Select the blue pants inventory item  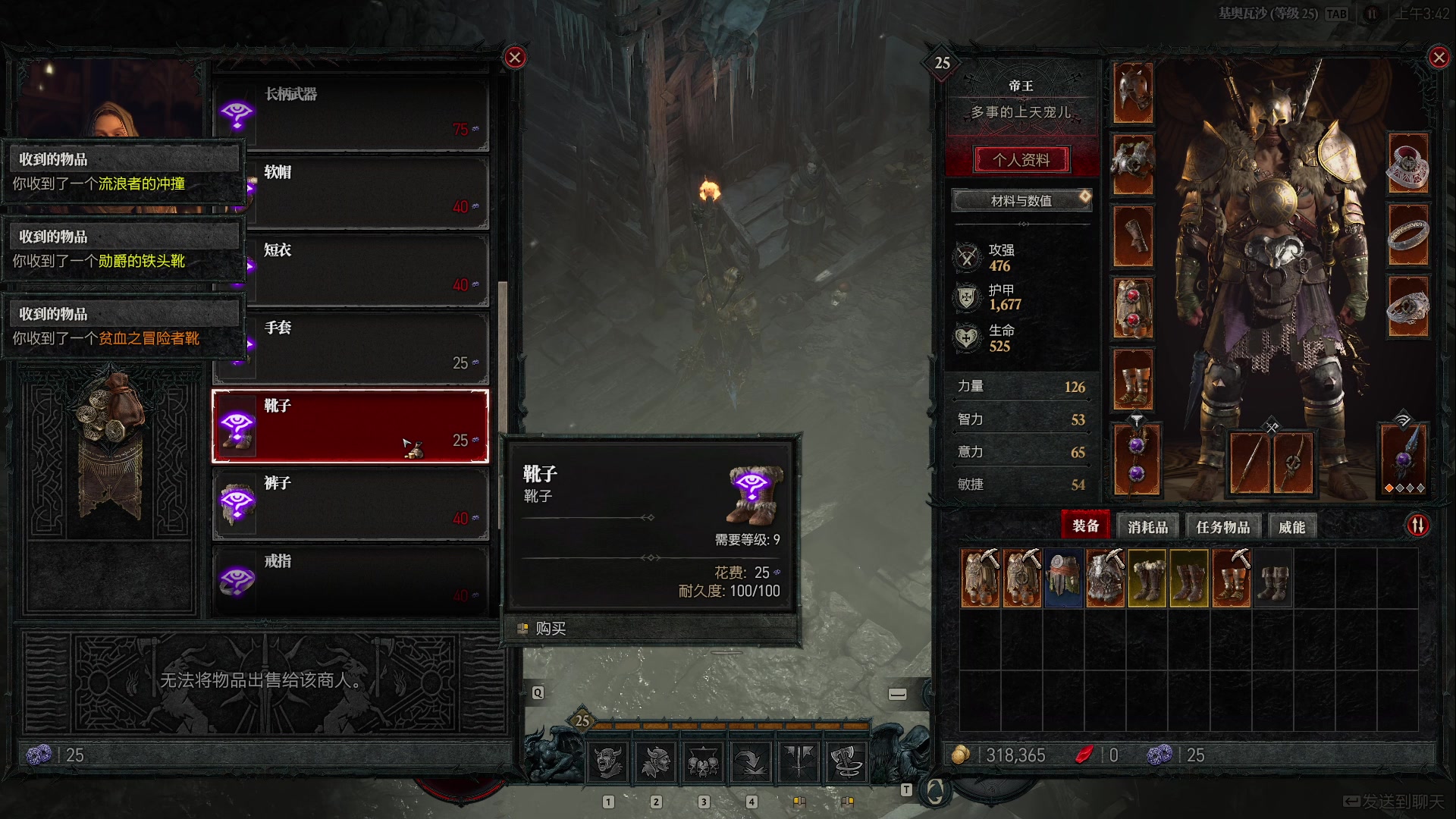coord(1063,579)
